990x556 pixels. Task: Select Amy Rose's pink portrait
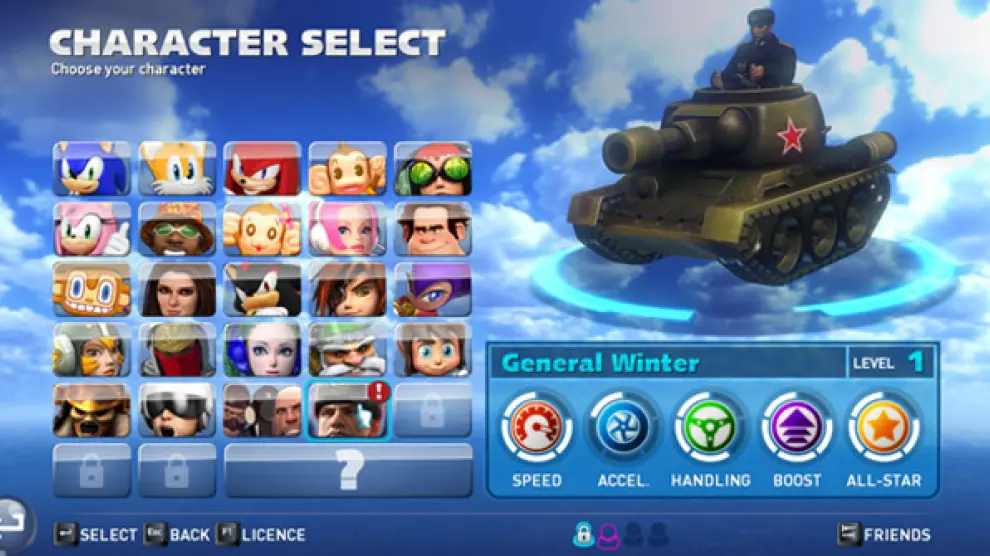(x=92, y=229)
